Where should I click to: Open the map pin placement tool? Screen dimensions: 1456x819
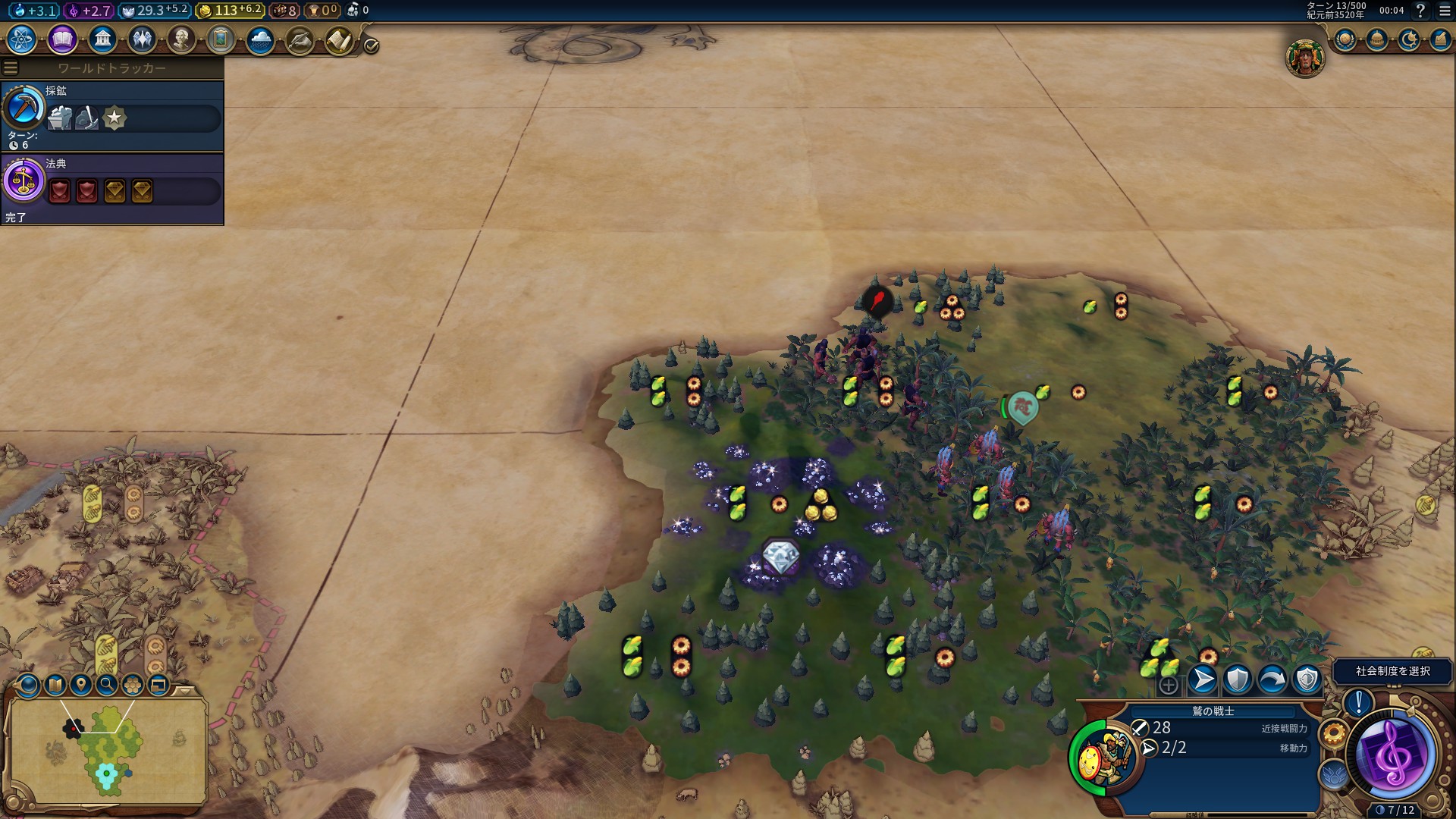coord(80,686)
